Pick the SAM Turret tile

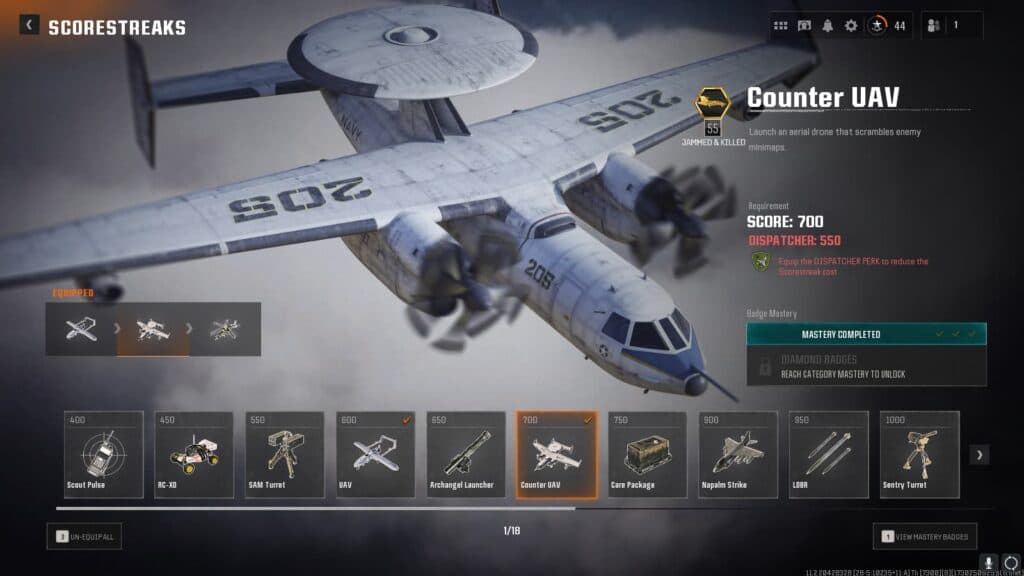pos(284,454)
